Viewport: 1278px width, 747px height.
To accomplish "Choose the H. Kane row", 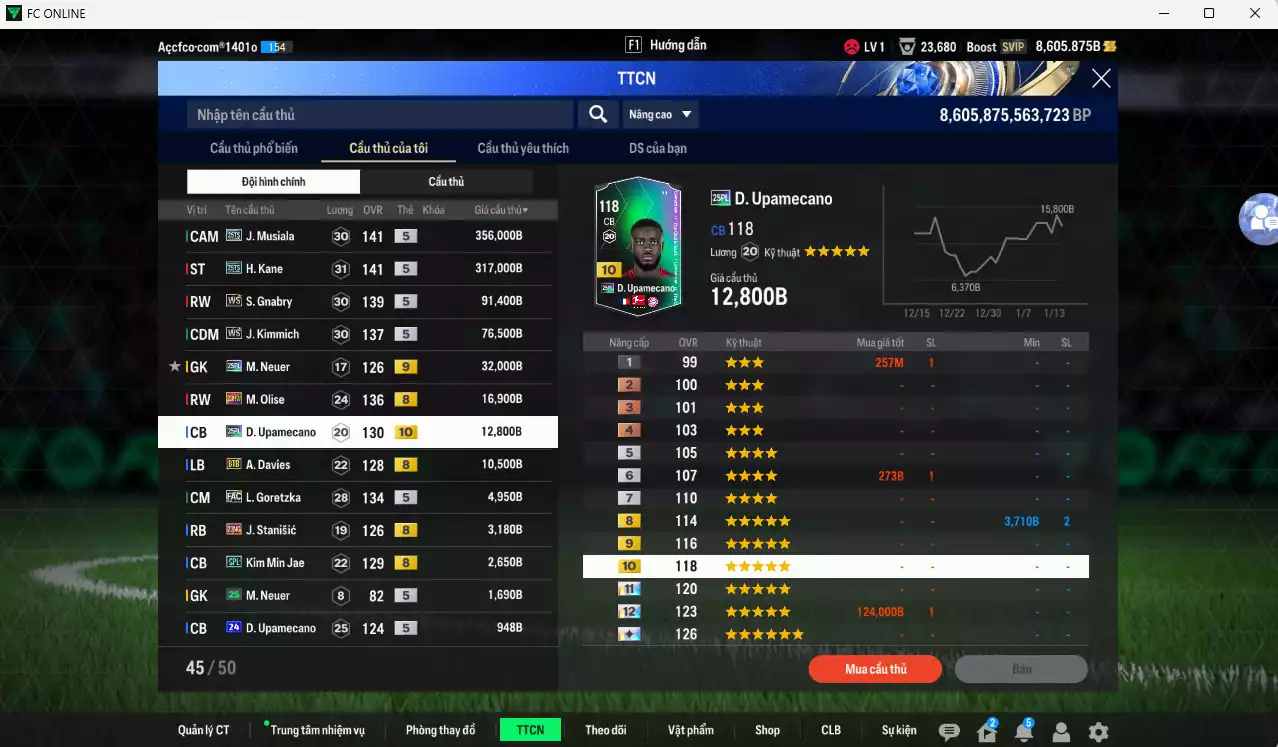I will (x=357, y=269).
